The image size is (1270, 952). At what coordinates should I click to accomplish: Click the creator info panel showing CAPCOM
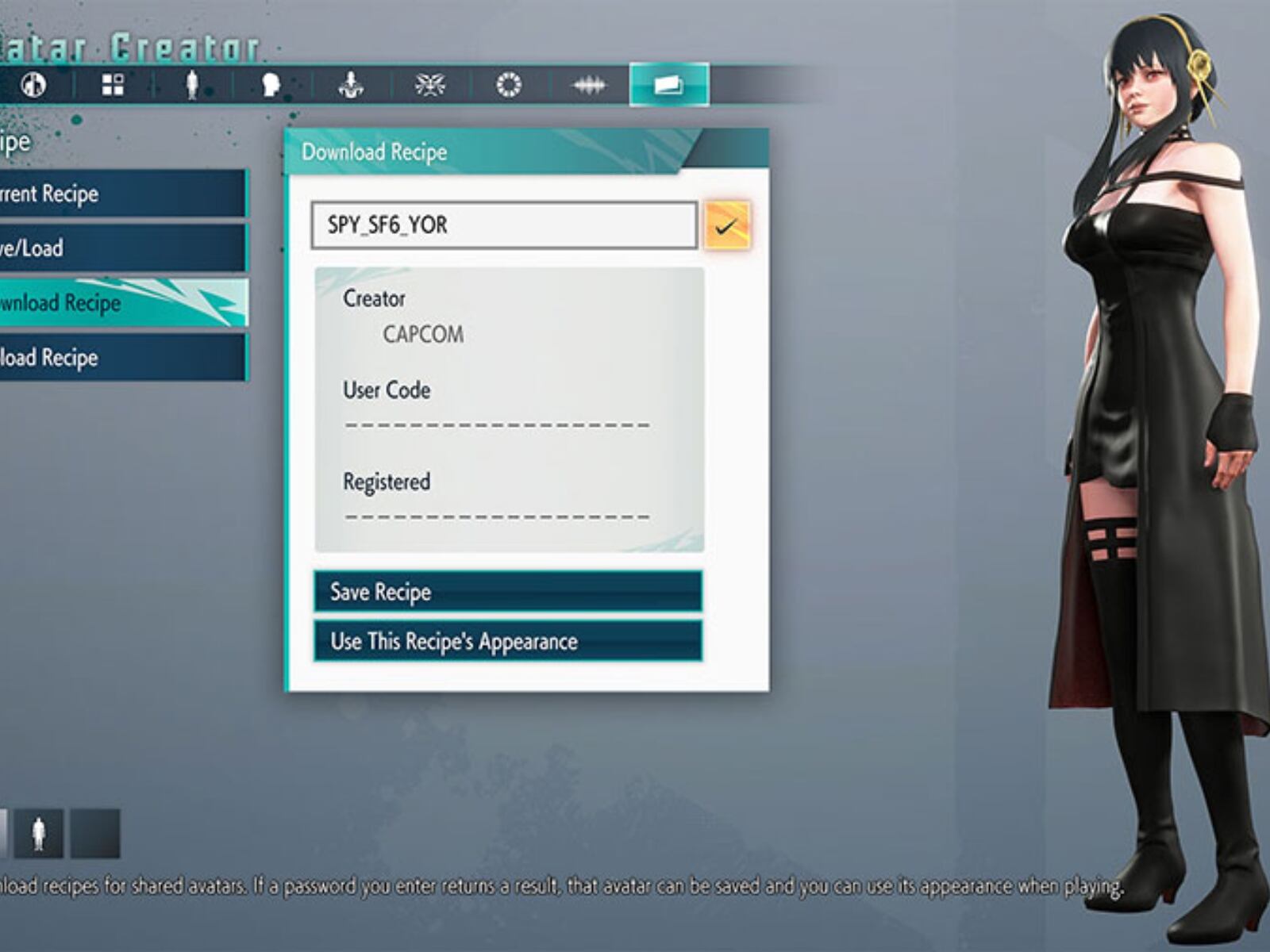pyautogui.click(x=508, y=405)
